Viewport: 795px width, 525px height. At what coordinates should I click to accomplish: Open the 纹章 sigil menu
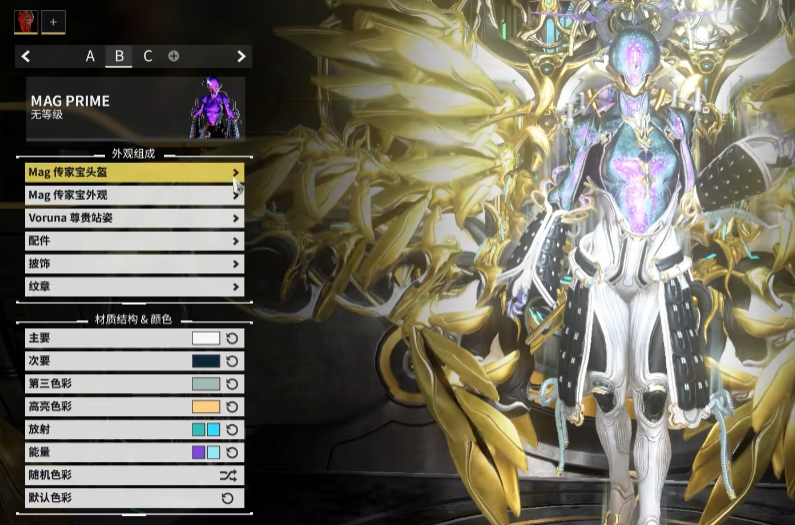[x=134, y=287]
